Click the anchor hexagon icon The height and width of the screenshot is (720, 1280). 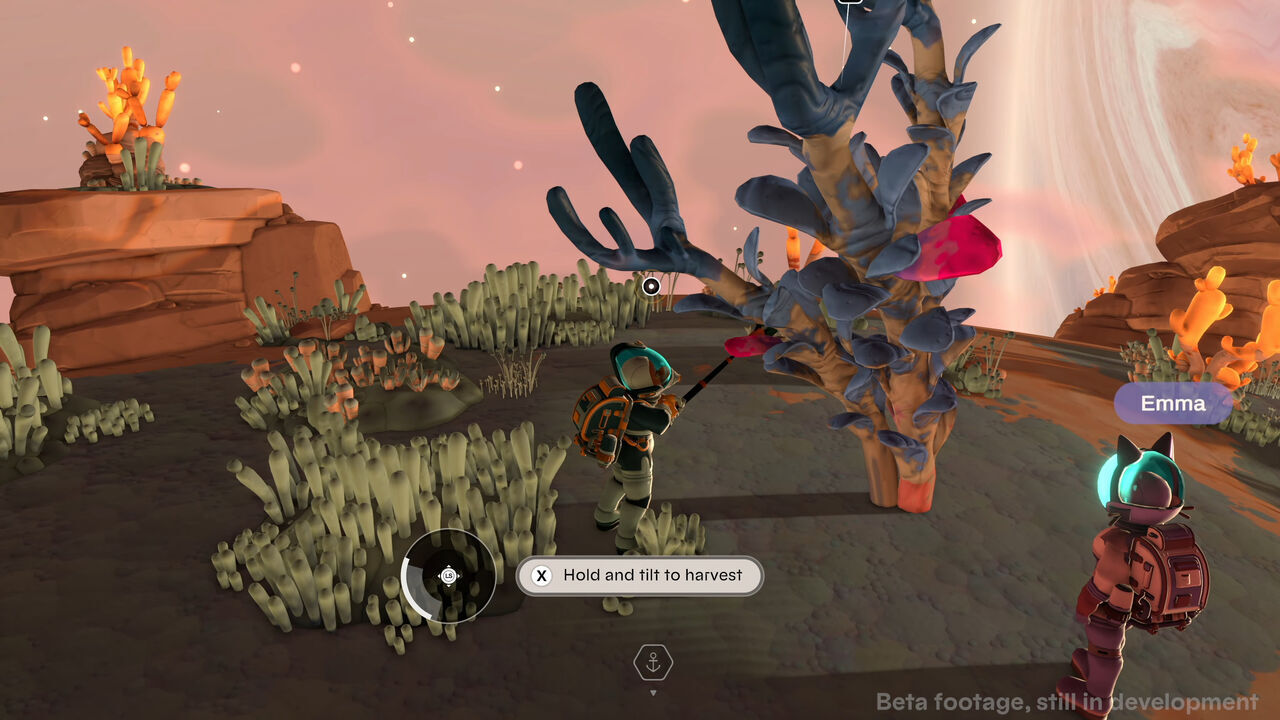[653, 662]
